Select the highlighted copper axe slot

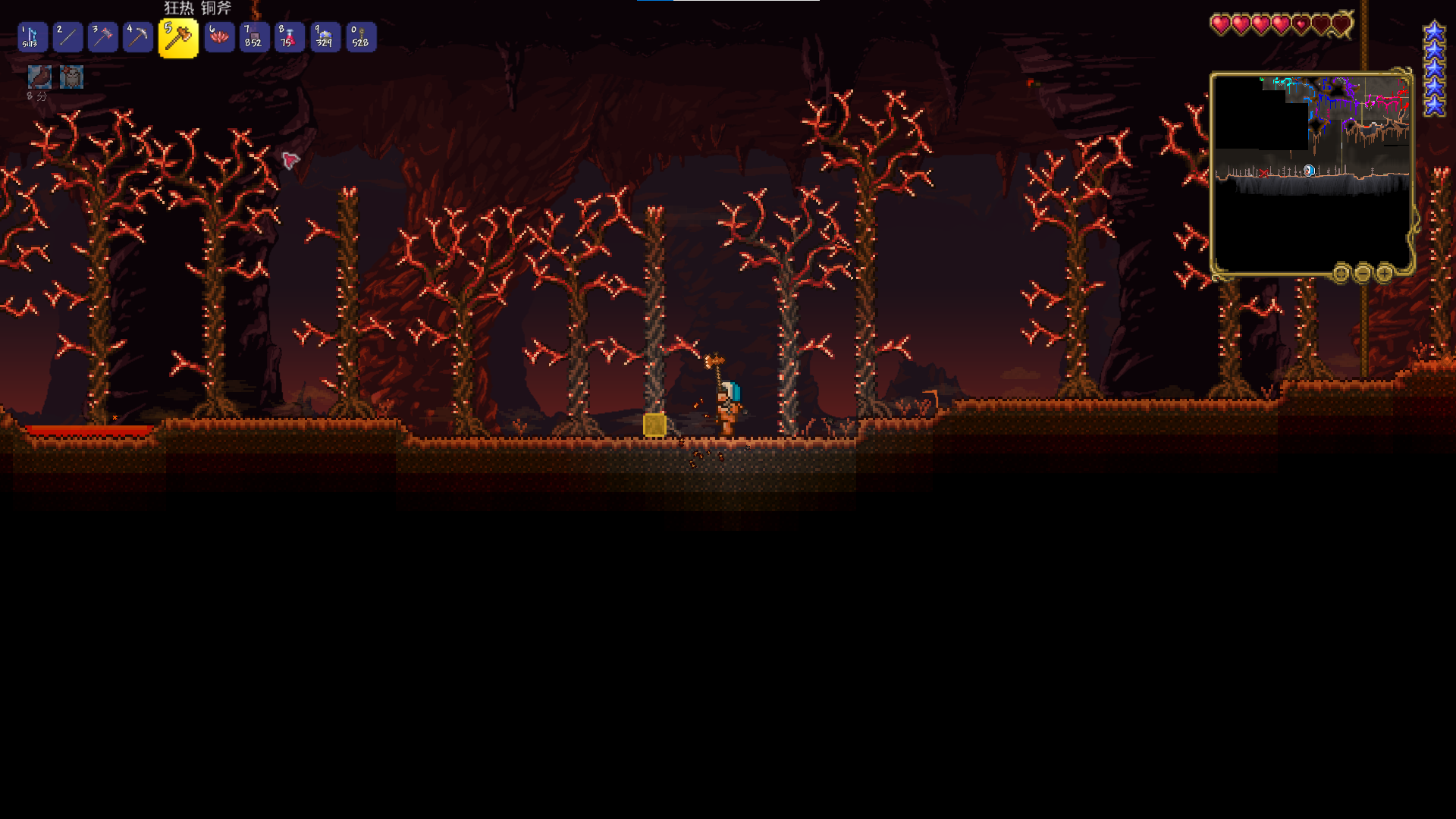pyautogui.click(x=178, y=38)
